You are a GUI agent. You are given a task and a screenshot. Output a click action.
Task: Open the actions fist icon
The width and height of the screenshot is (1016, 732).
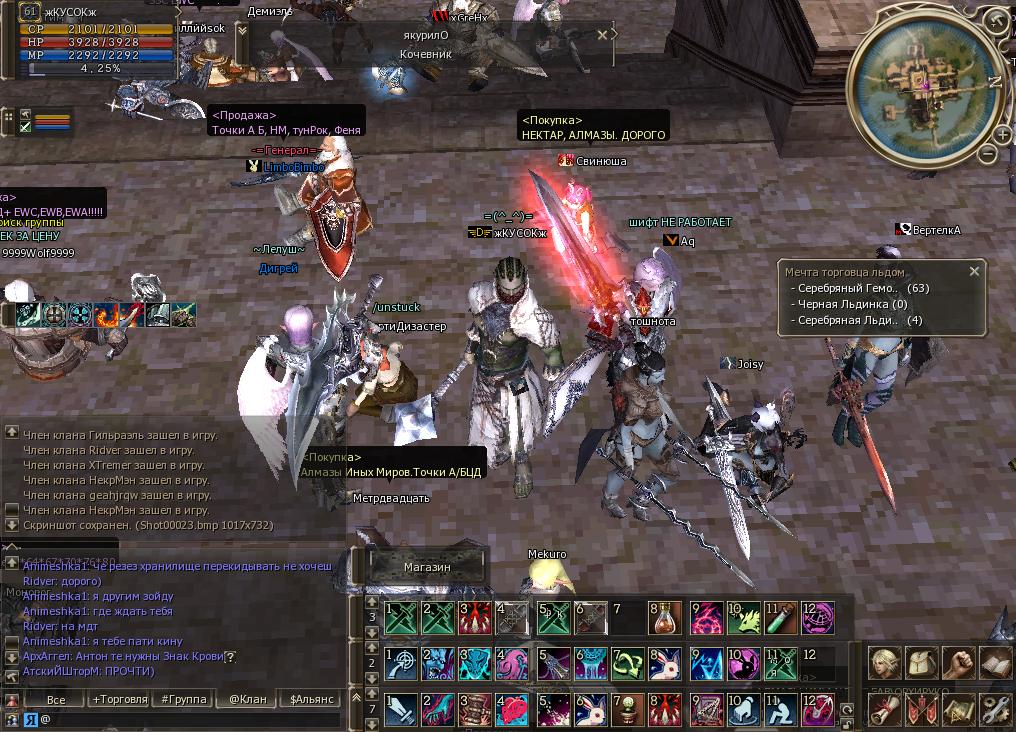958,663
